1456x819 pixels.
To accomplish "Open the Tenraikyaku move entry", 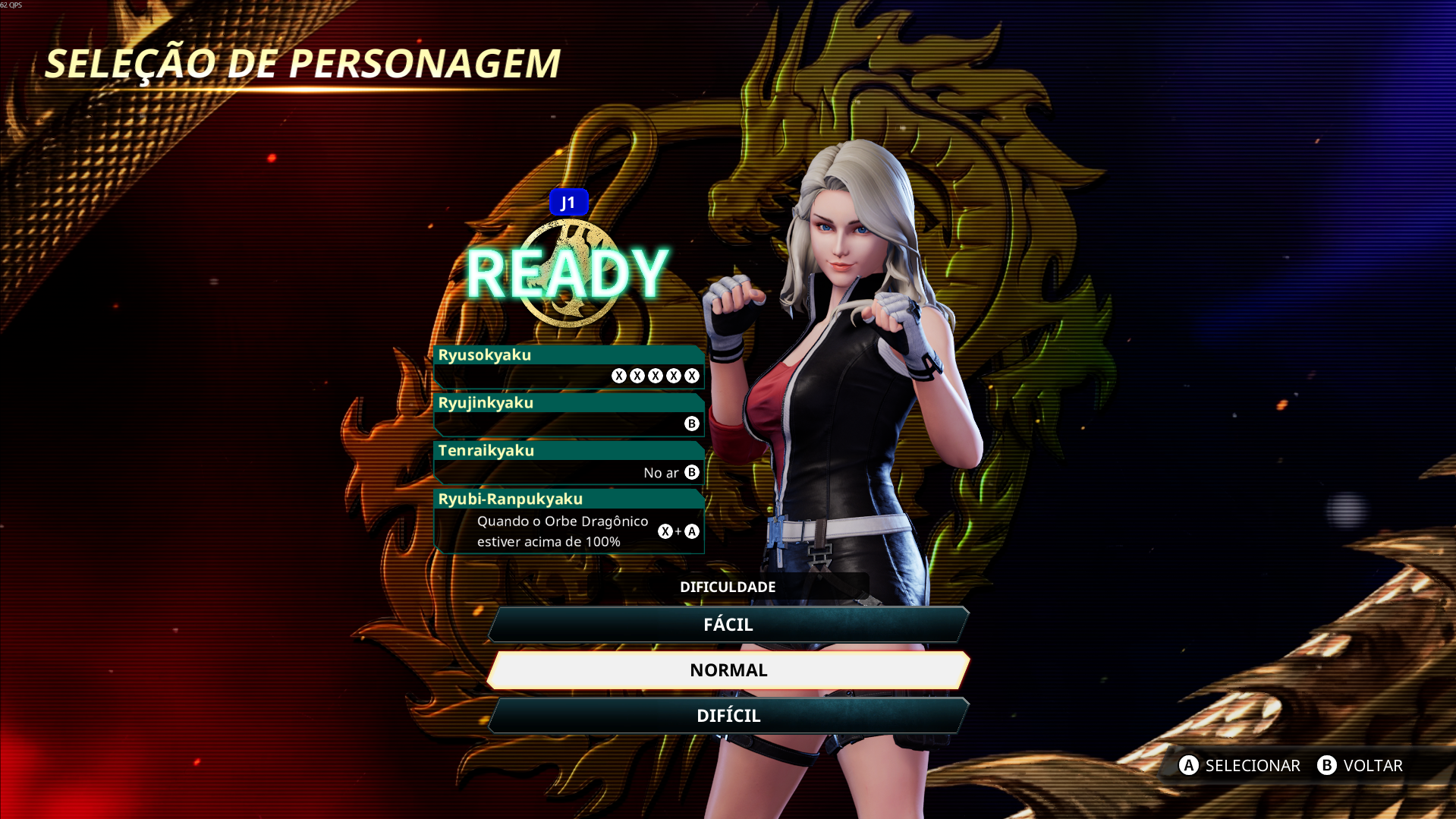I will [x=569, y=462].
